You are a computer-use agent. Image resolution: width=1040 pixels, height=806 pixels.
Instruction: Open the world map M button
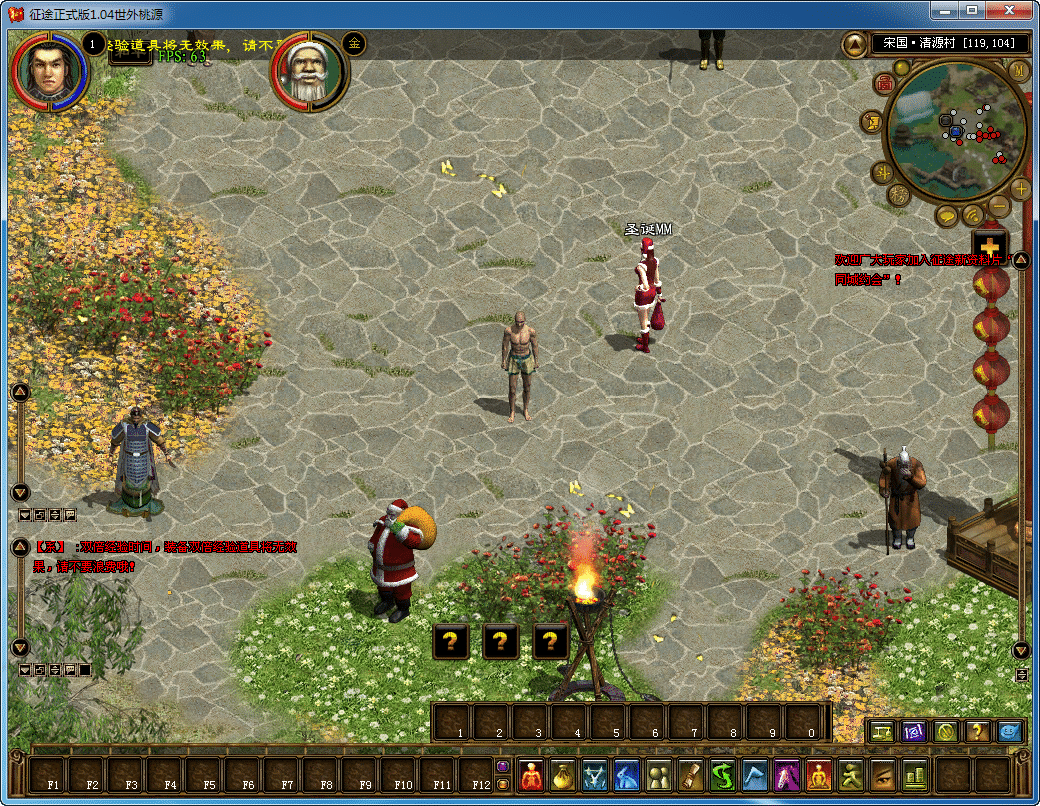click(1018, 70)
